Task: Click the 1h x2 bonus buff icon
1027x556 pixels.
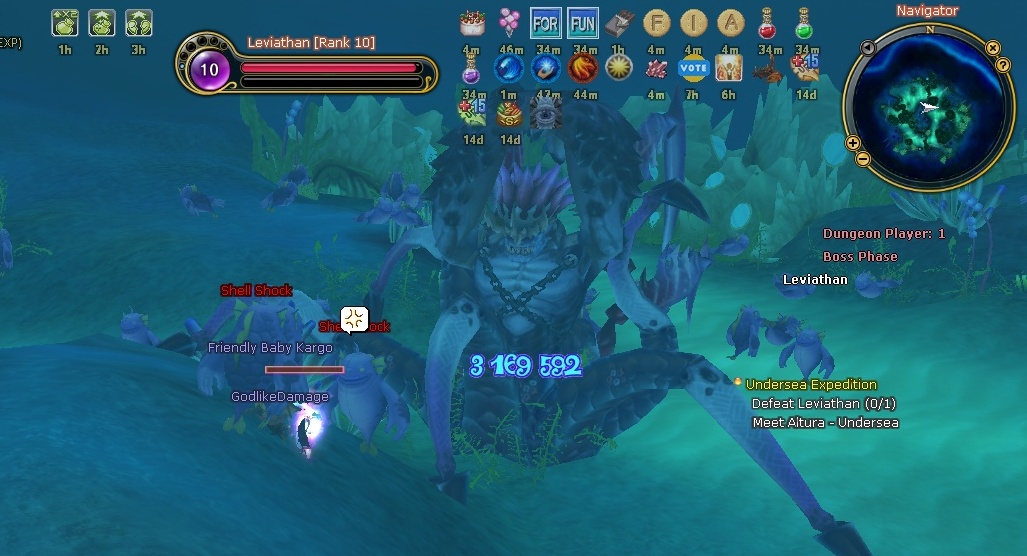Action: click(x=64, y=22)
